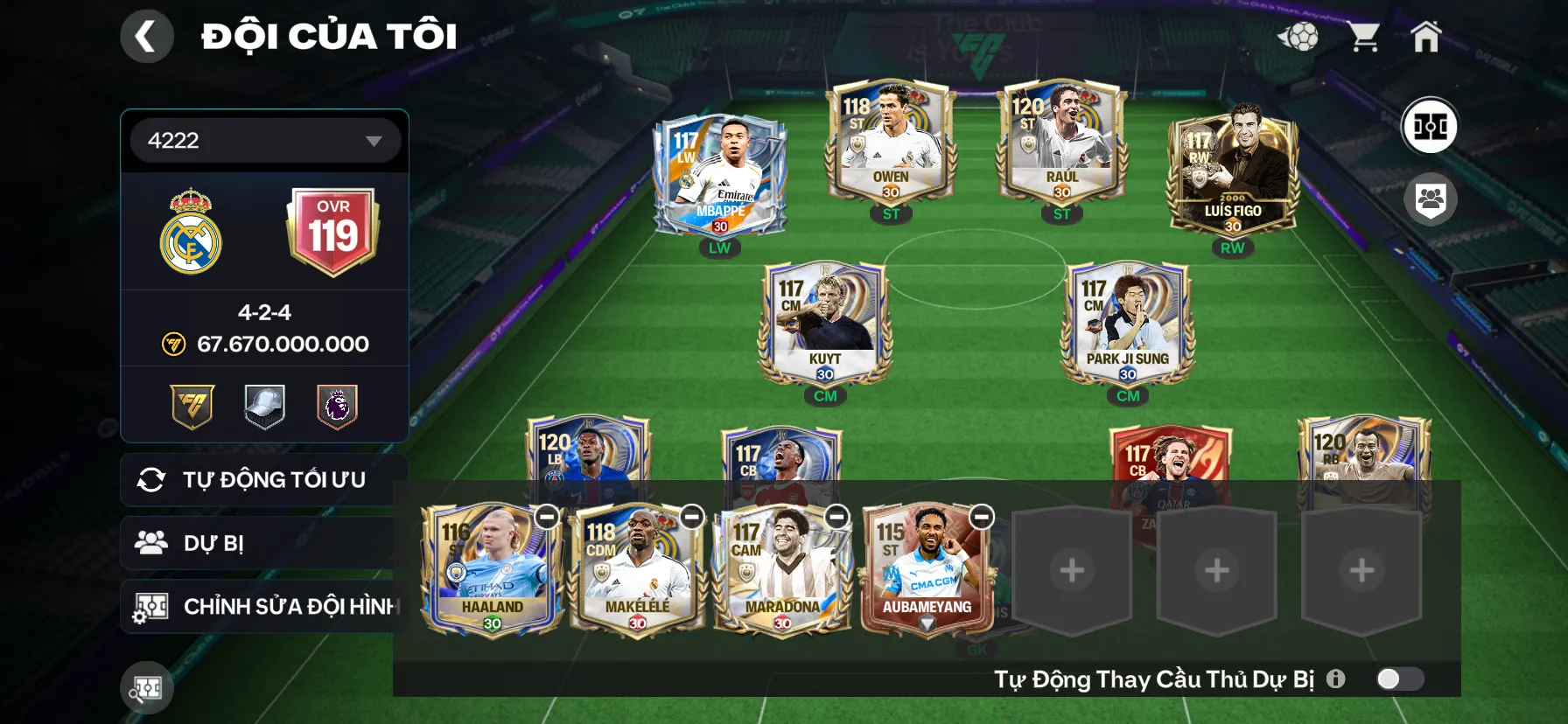Pick the Kuyt CM card

(824, 324)
